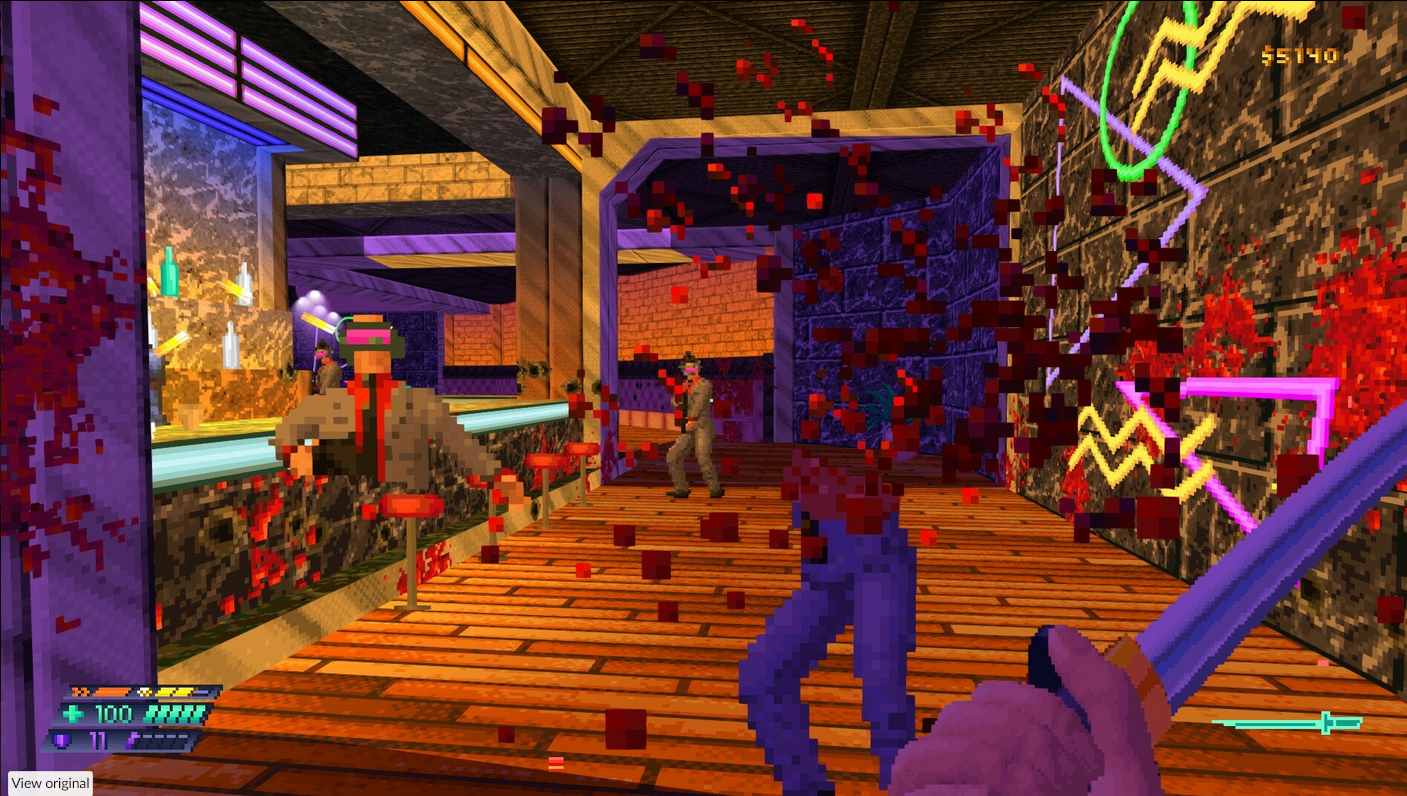
Task: Click the teal health gauge bar
Action: (x=175, y=713)
